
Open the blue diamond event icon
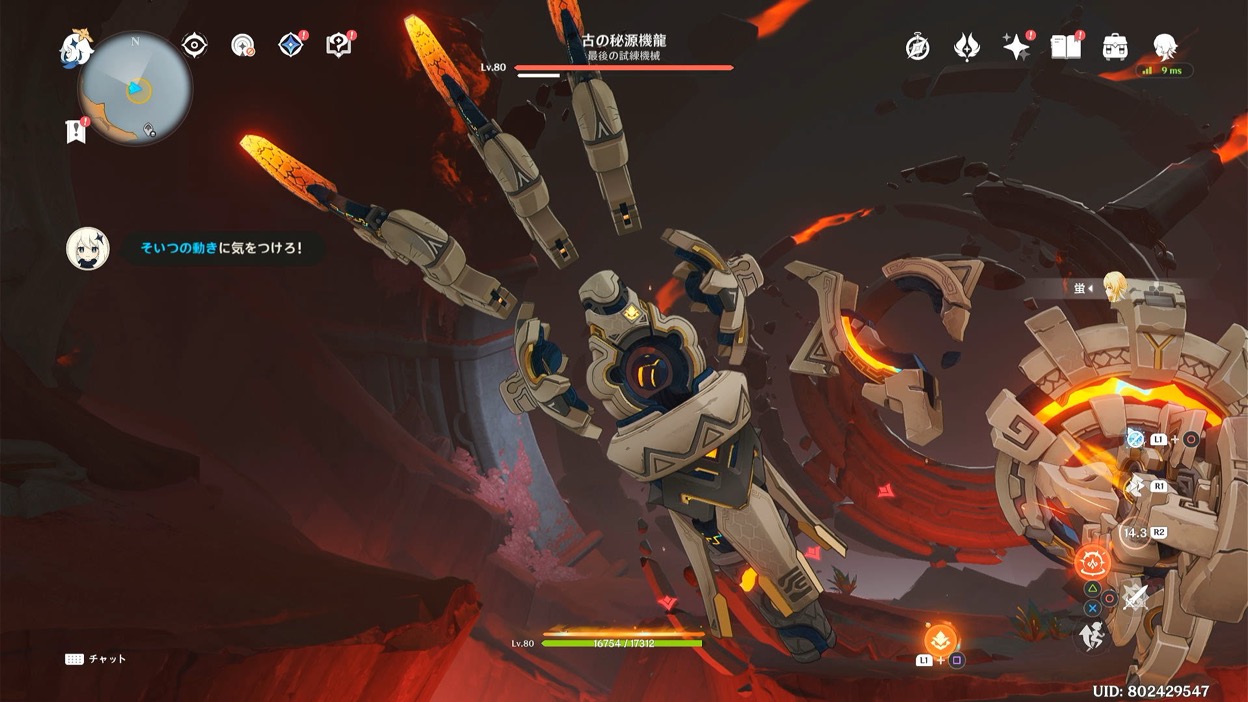tap(291, 45)
